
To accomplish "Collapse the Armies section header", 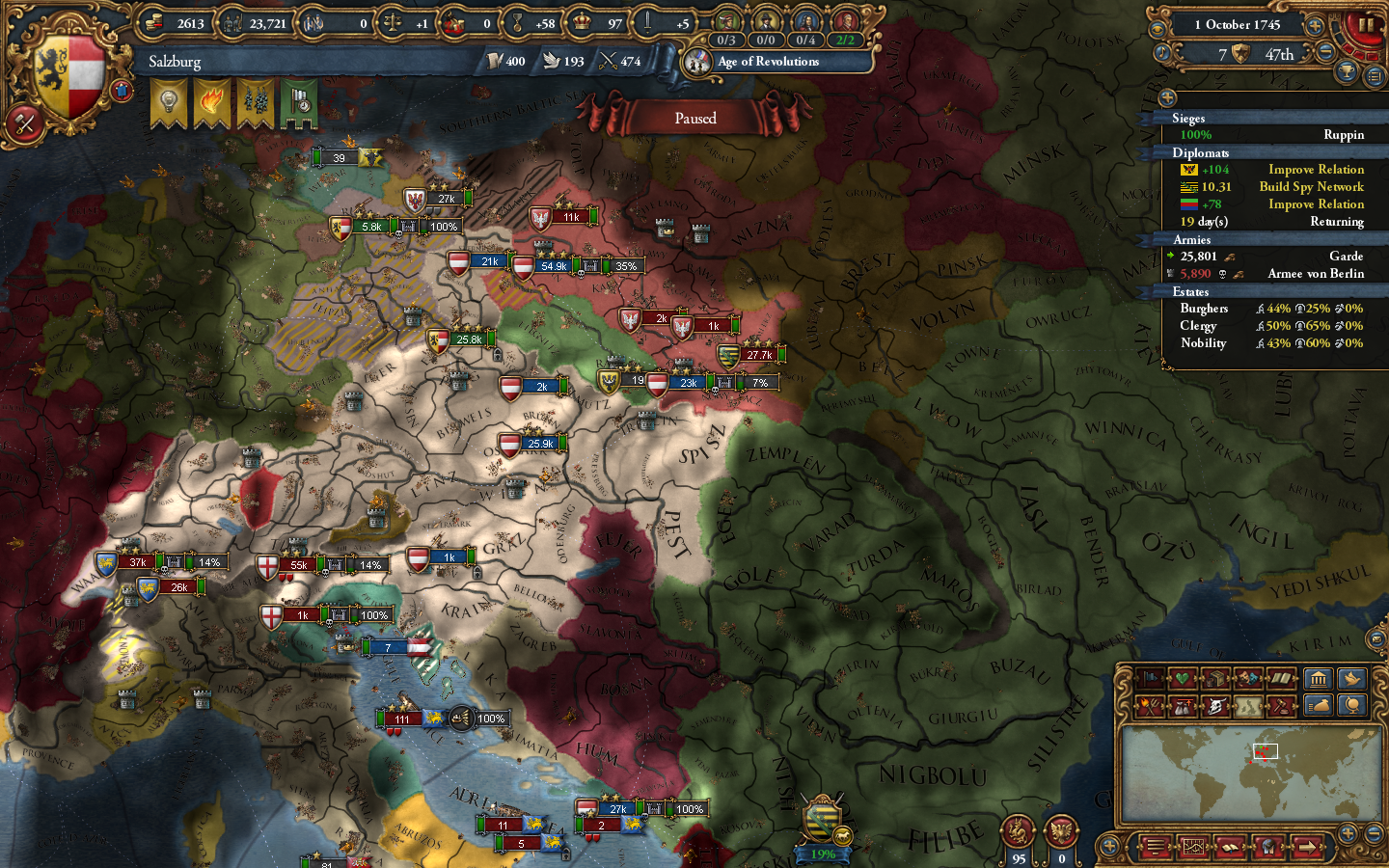I will click(1191, 239).
